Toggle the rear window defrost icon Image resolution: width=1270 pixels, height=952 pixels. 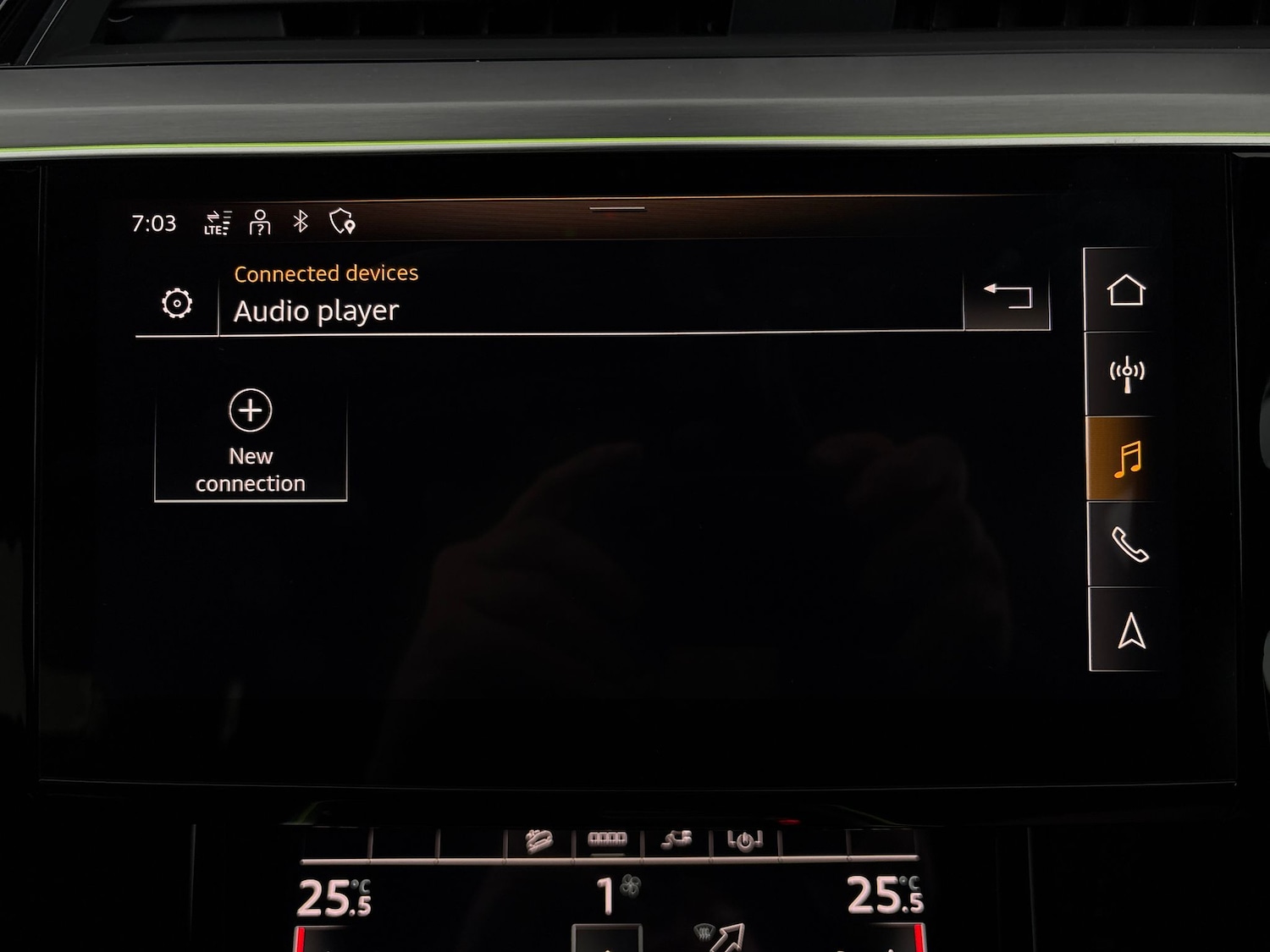point(606,838)
